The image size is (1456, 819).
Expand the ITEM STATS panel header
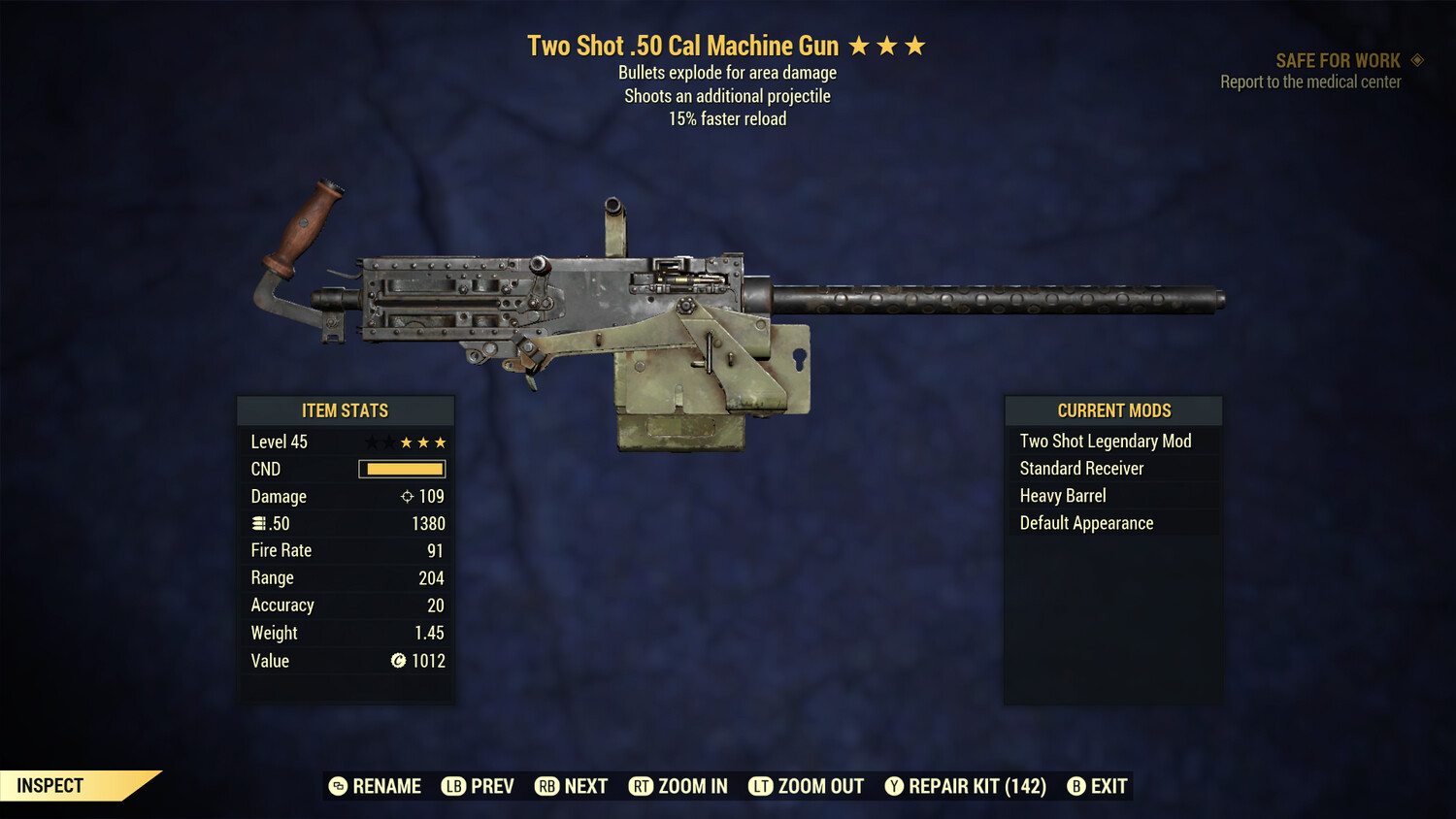[x=346, y=410]
